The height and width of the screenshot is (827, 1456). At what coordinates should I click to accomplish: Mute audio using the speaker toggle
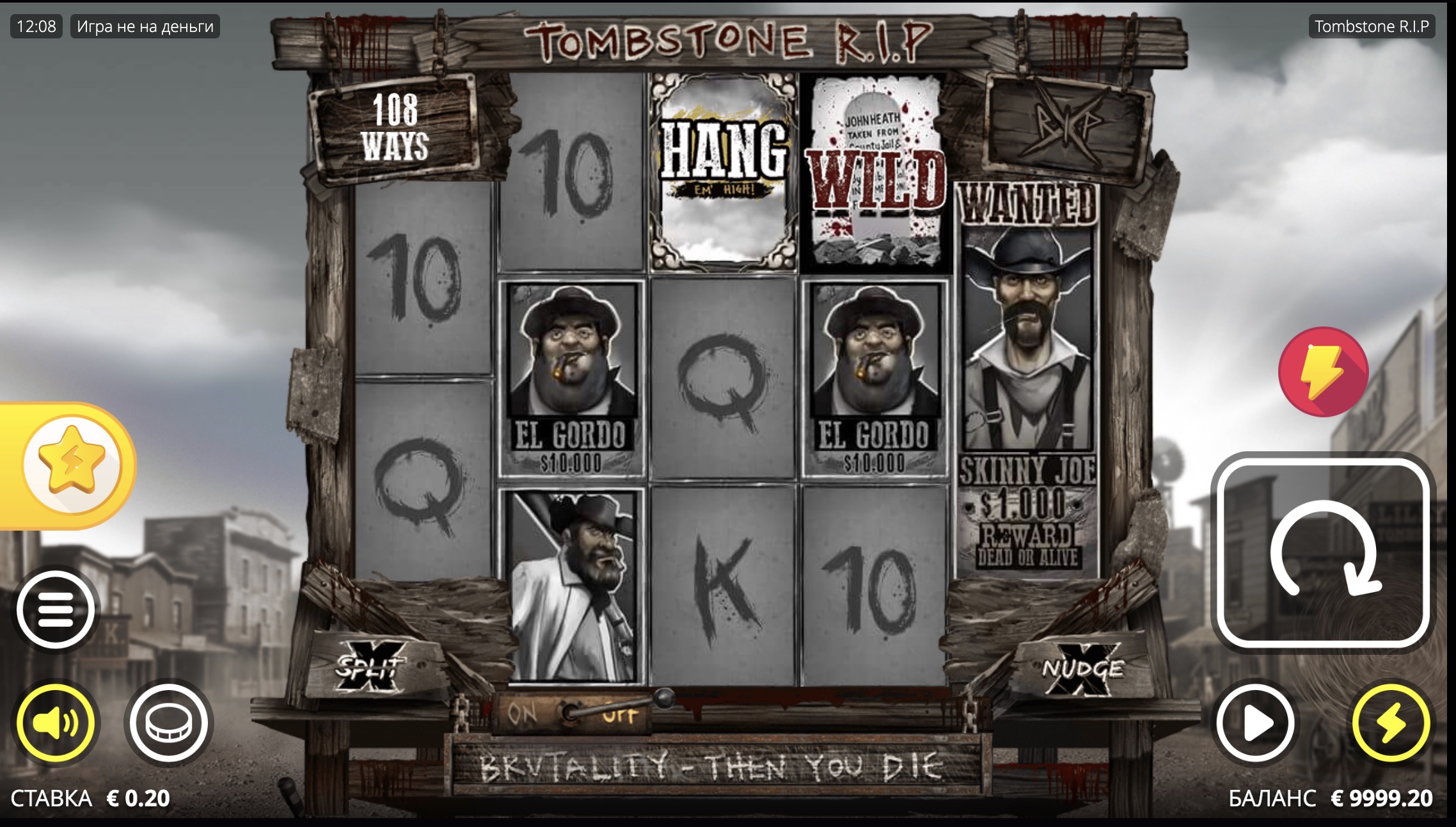click(x=56, y=721)
